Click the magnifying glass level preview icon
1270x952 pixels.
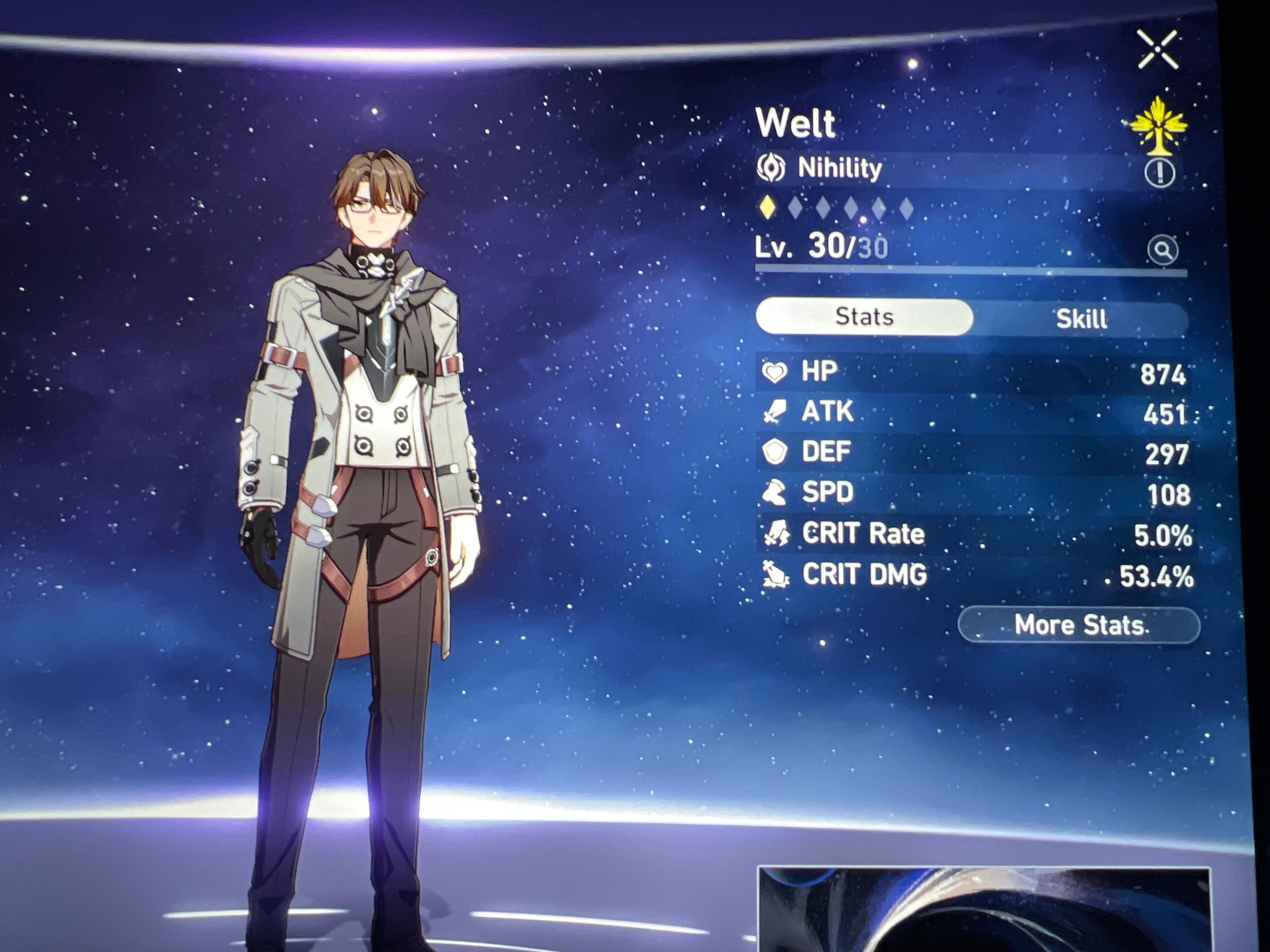pos(1162,250)
